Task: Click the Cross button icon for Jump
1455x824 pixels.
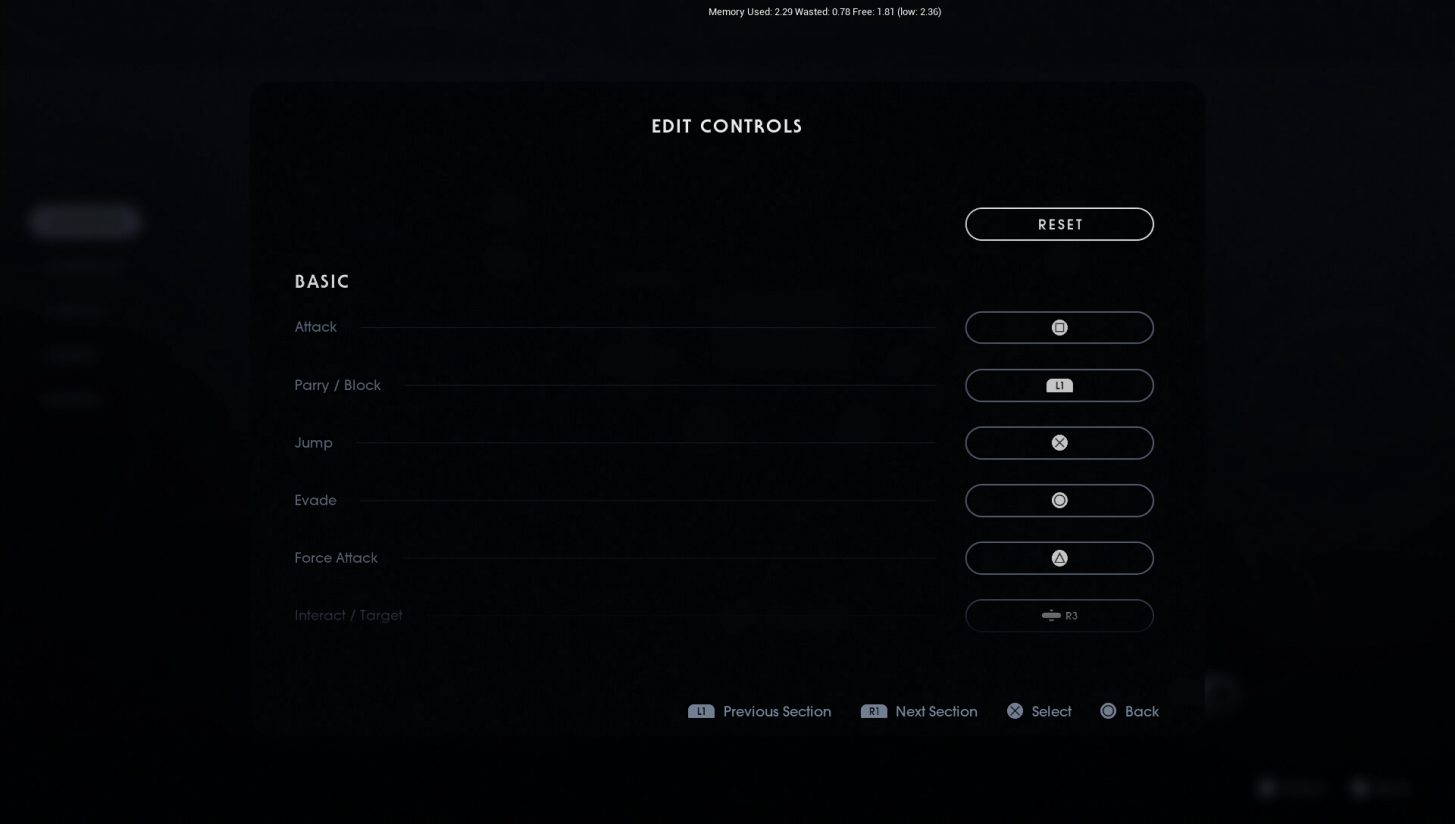Action: coord(1058,442)
